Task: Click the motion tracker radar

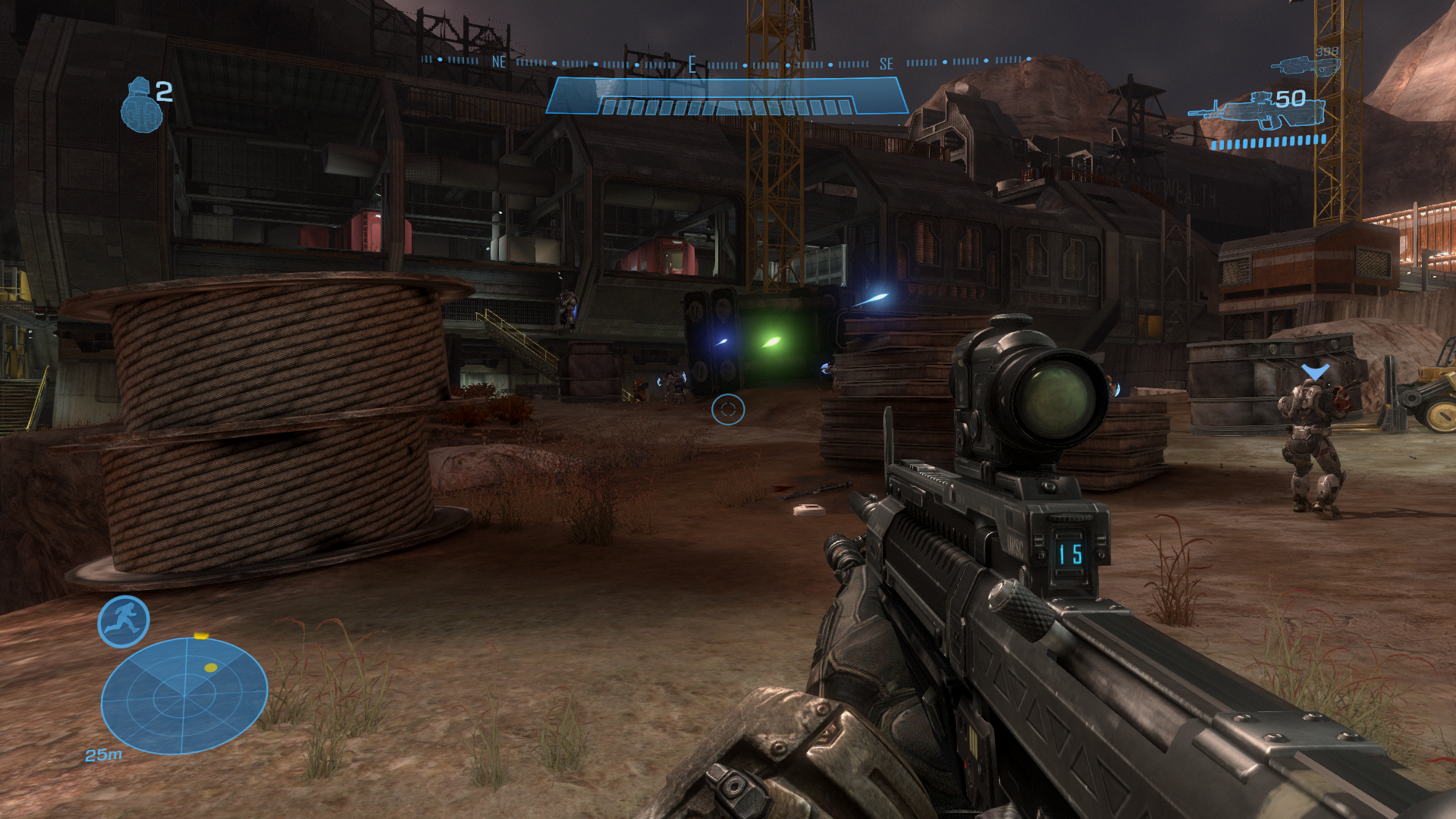Action: [x=184, y=695]
